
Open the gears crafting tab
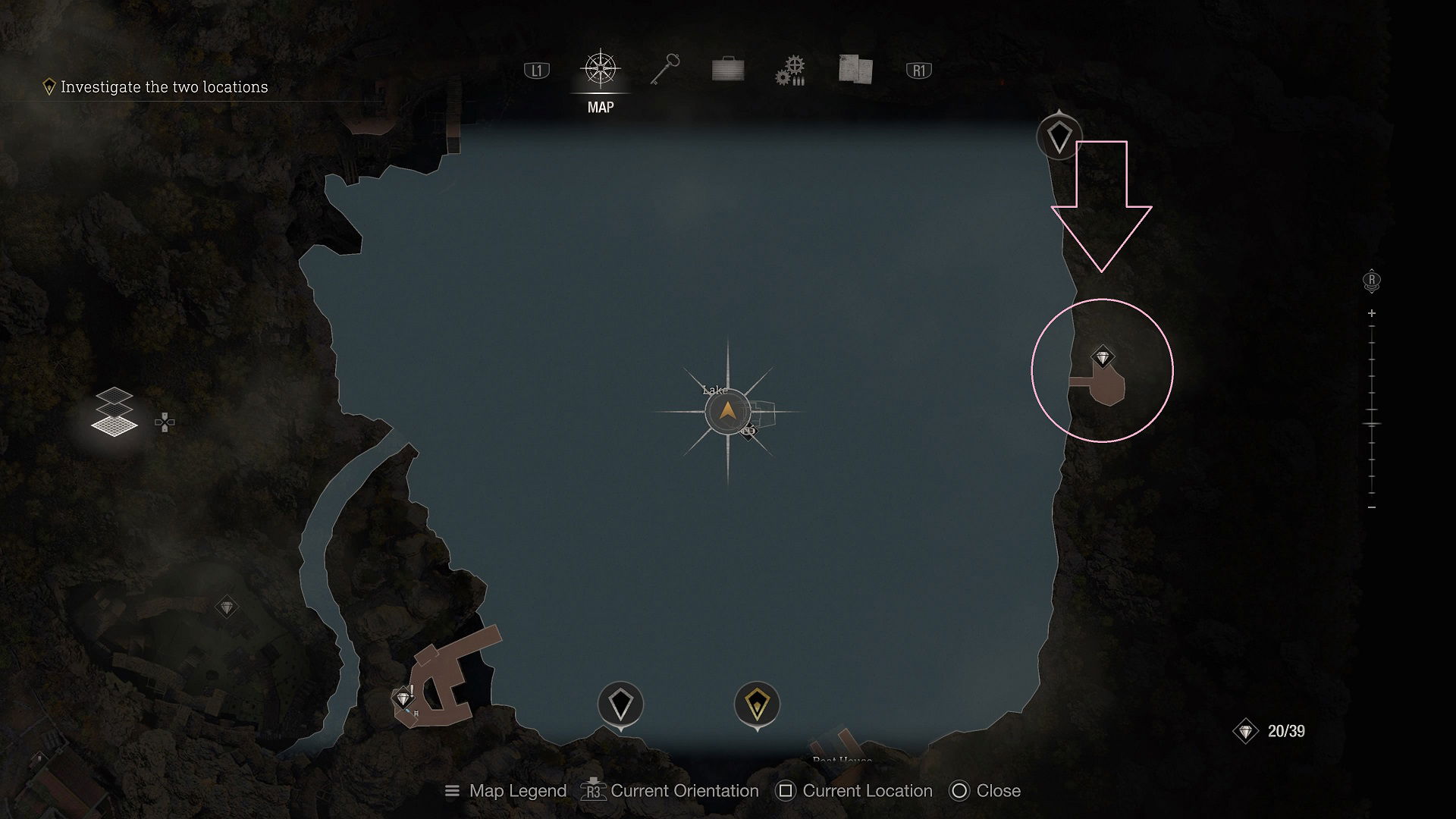(790, 71)
